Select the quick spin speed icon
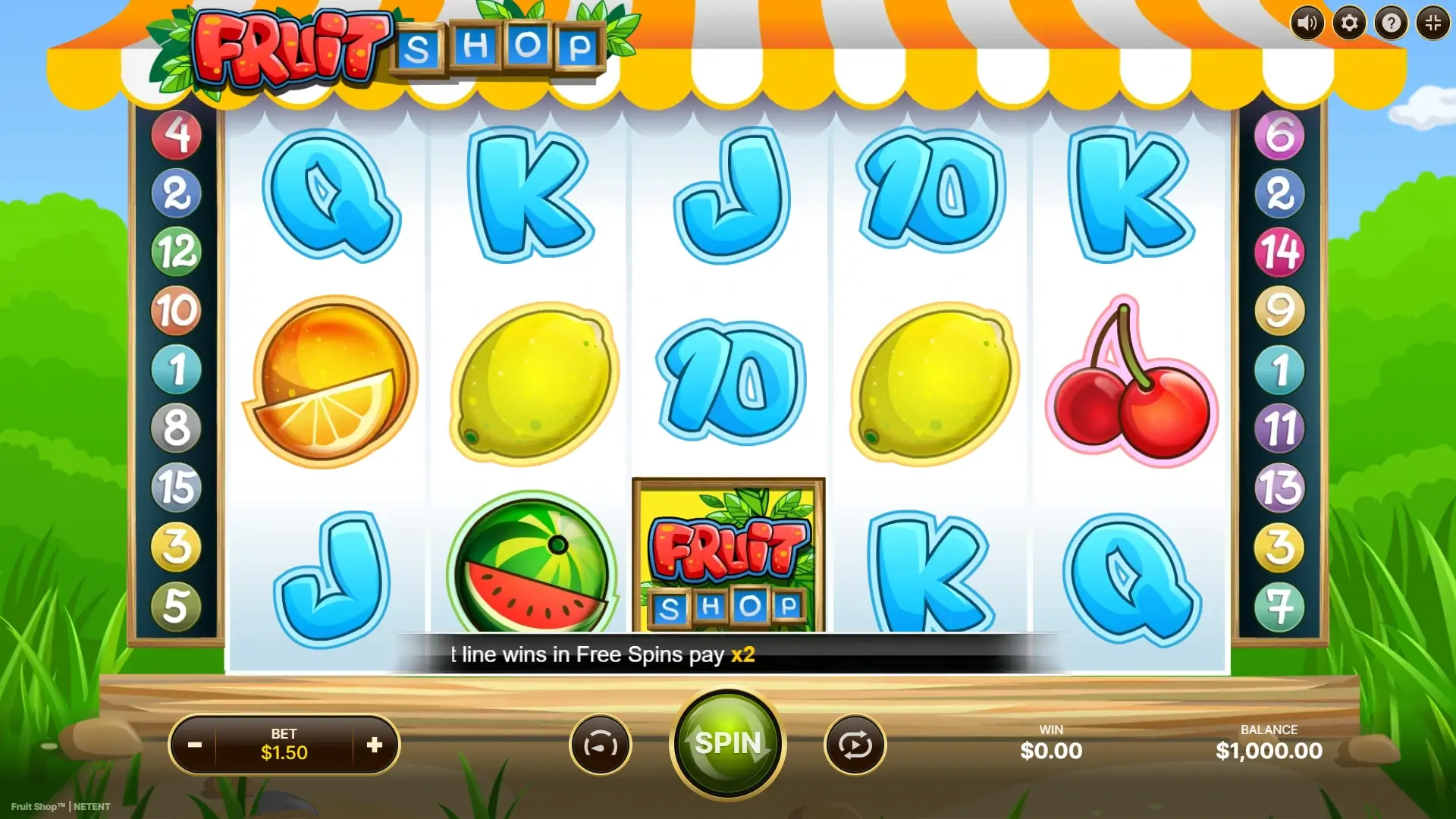 (x=600, y=744)
